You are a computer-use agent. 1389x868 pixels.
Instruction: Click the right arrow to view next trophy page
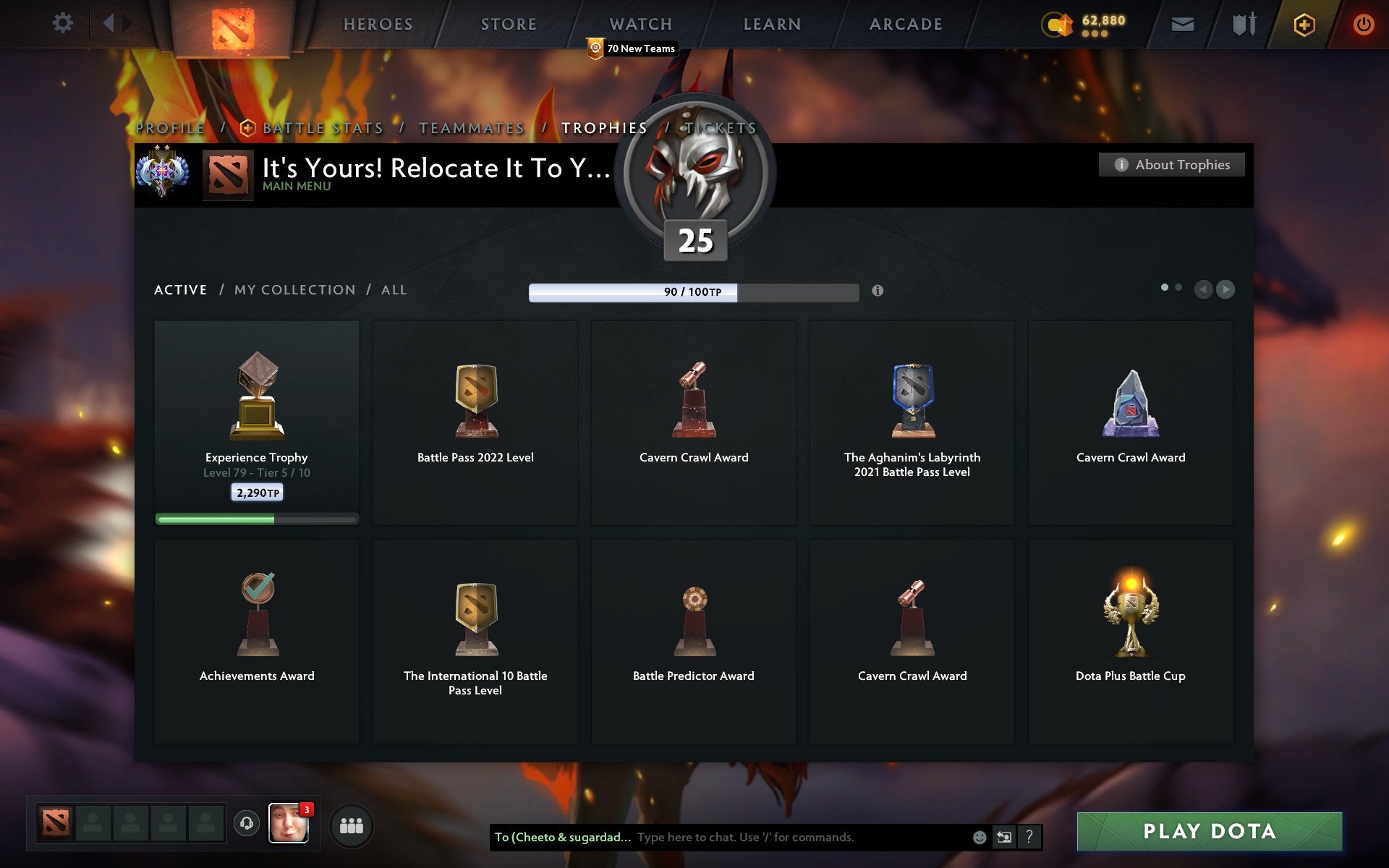click(x=1226, y=289)
